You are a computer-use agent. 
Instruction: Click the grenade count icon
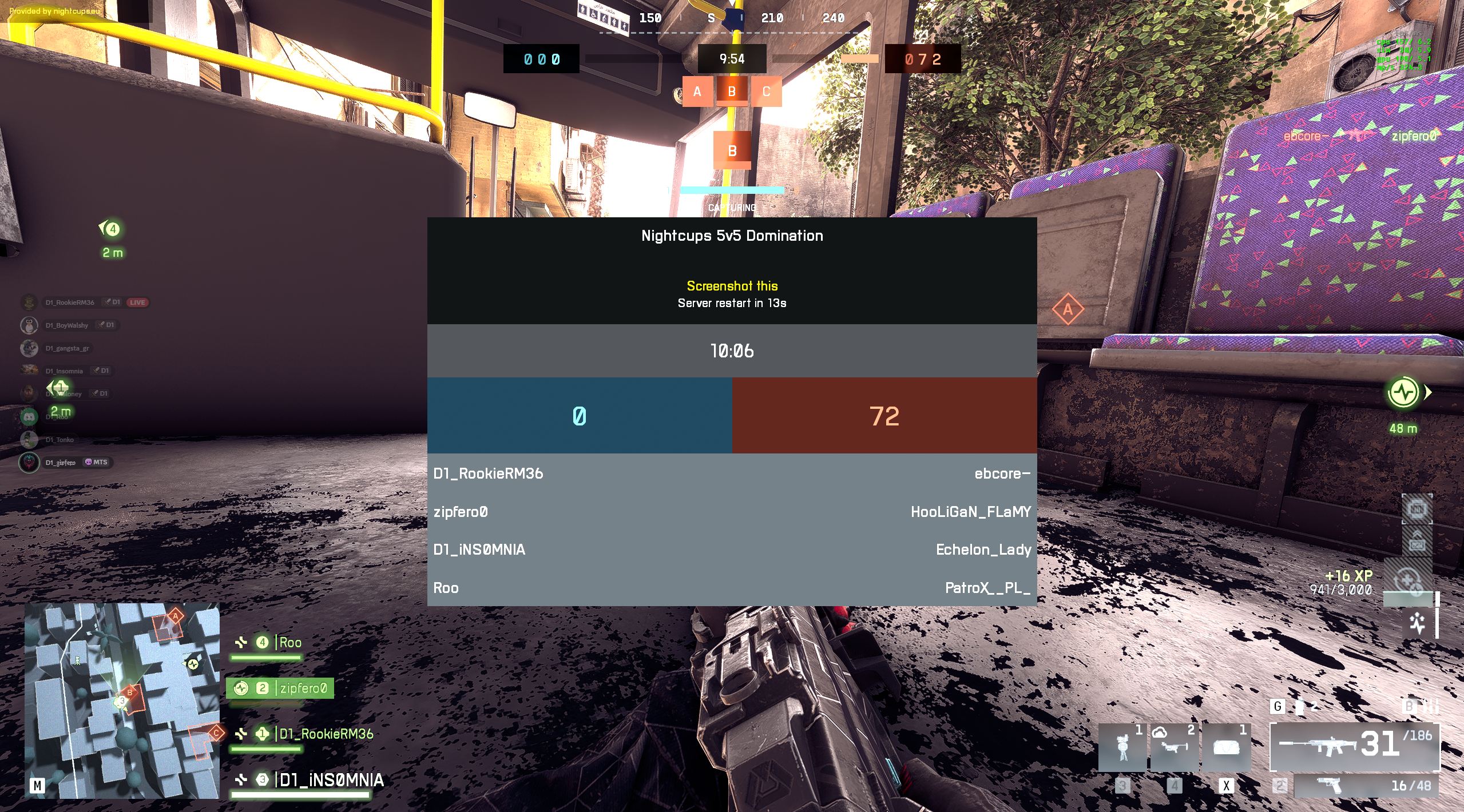tap(1300, 707)
